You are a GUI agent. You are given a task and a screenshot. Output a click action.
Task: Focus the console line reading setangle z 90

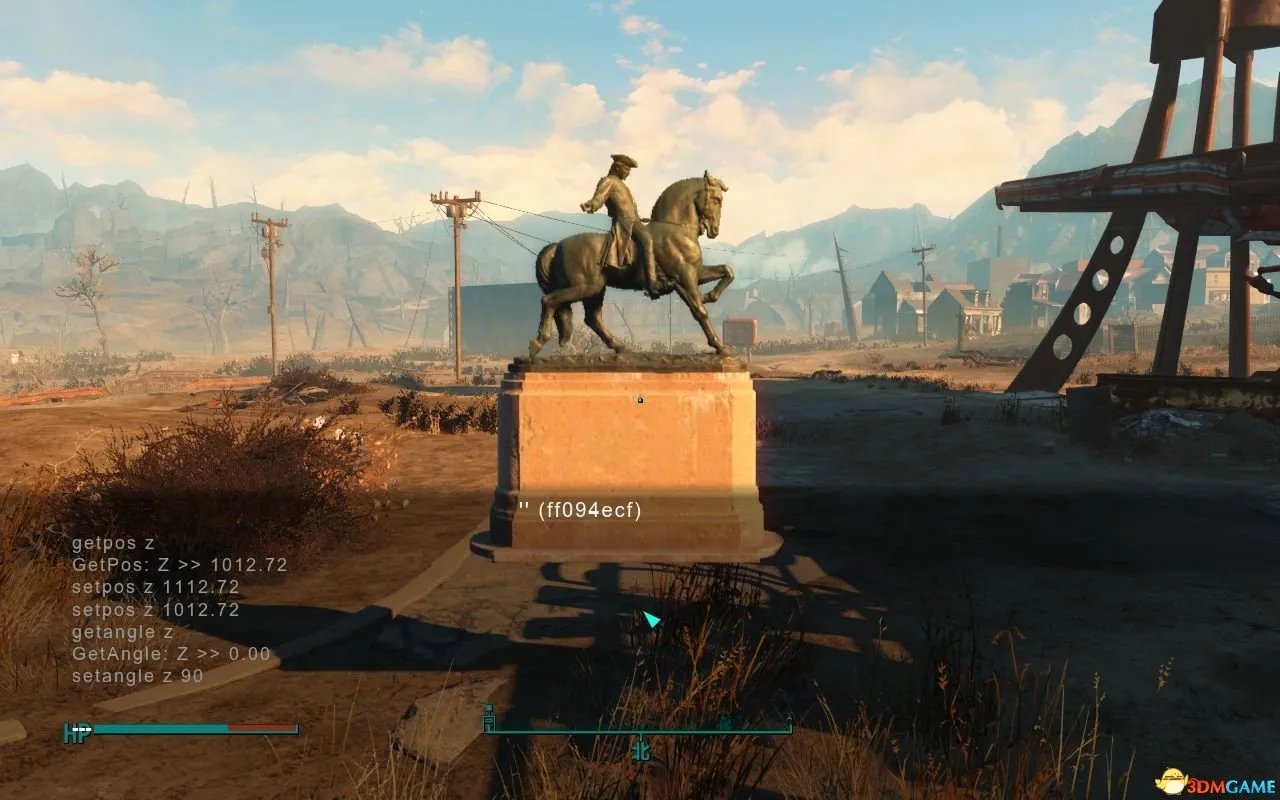click(138, 676)
